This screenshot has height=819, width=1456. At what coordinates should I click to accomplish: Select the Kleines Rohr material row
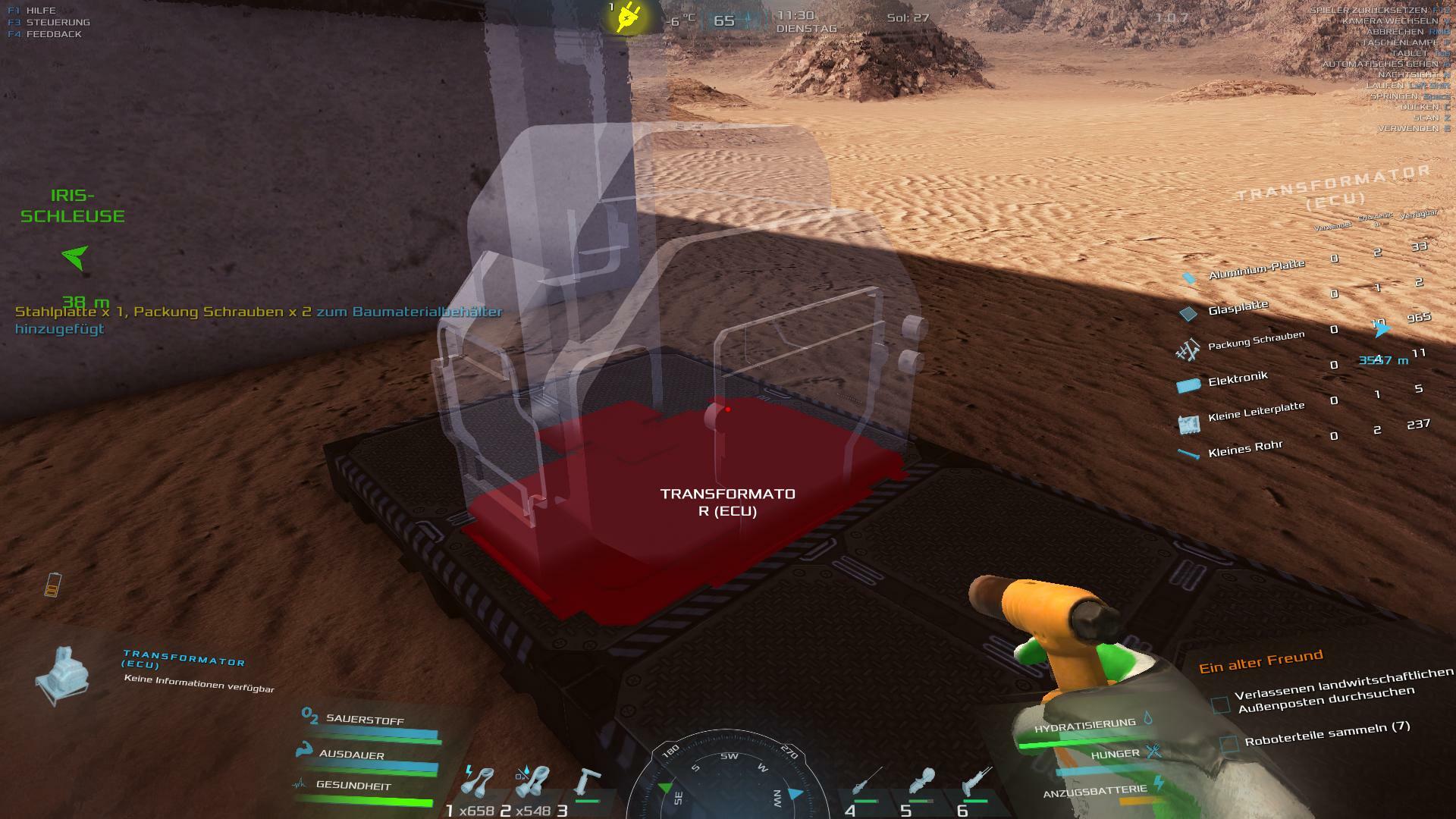coord(1244,448)
